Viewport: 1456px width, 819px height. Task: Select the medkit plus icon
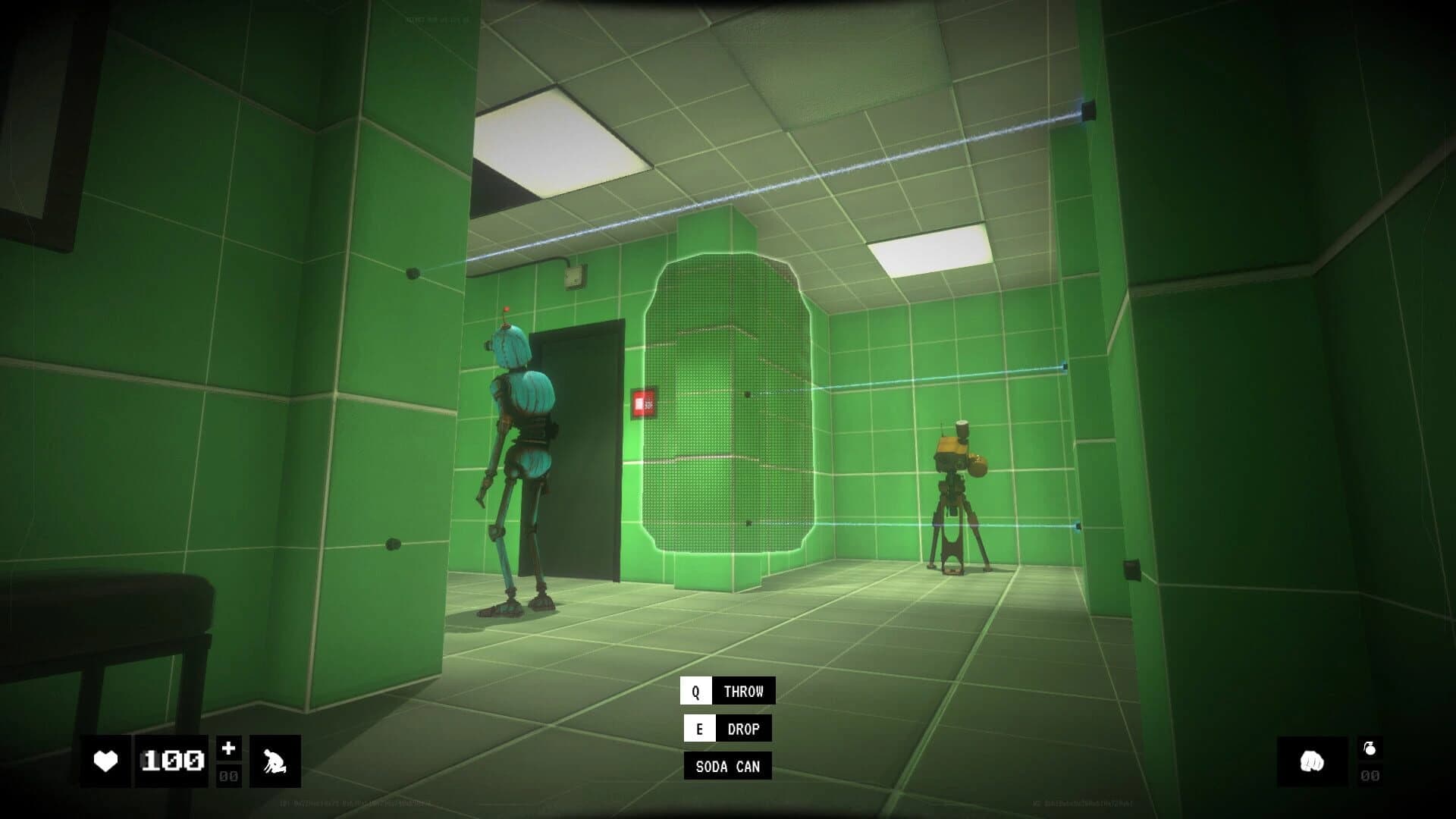(230, 746)
